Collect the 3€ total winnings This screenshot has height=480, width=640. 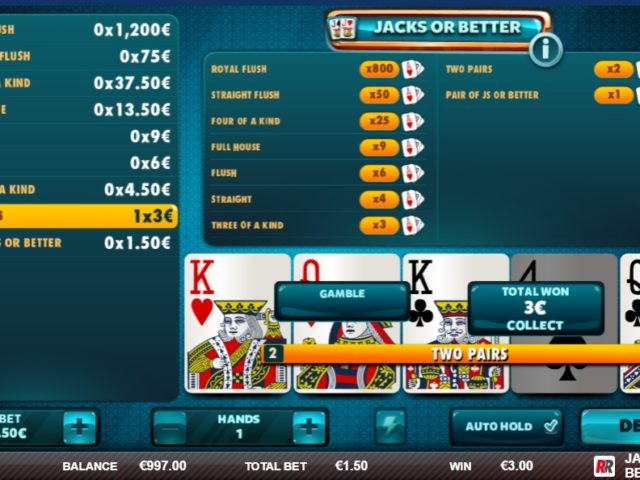point(535,308)
